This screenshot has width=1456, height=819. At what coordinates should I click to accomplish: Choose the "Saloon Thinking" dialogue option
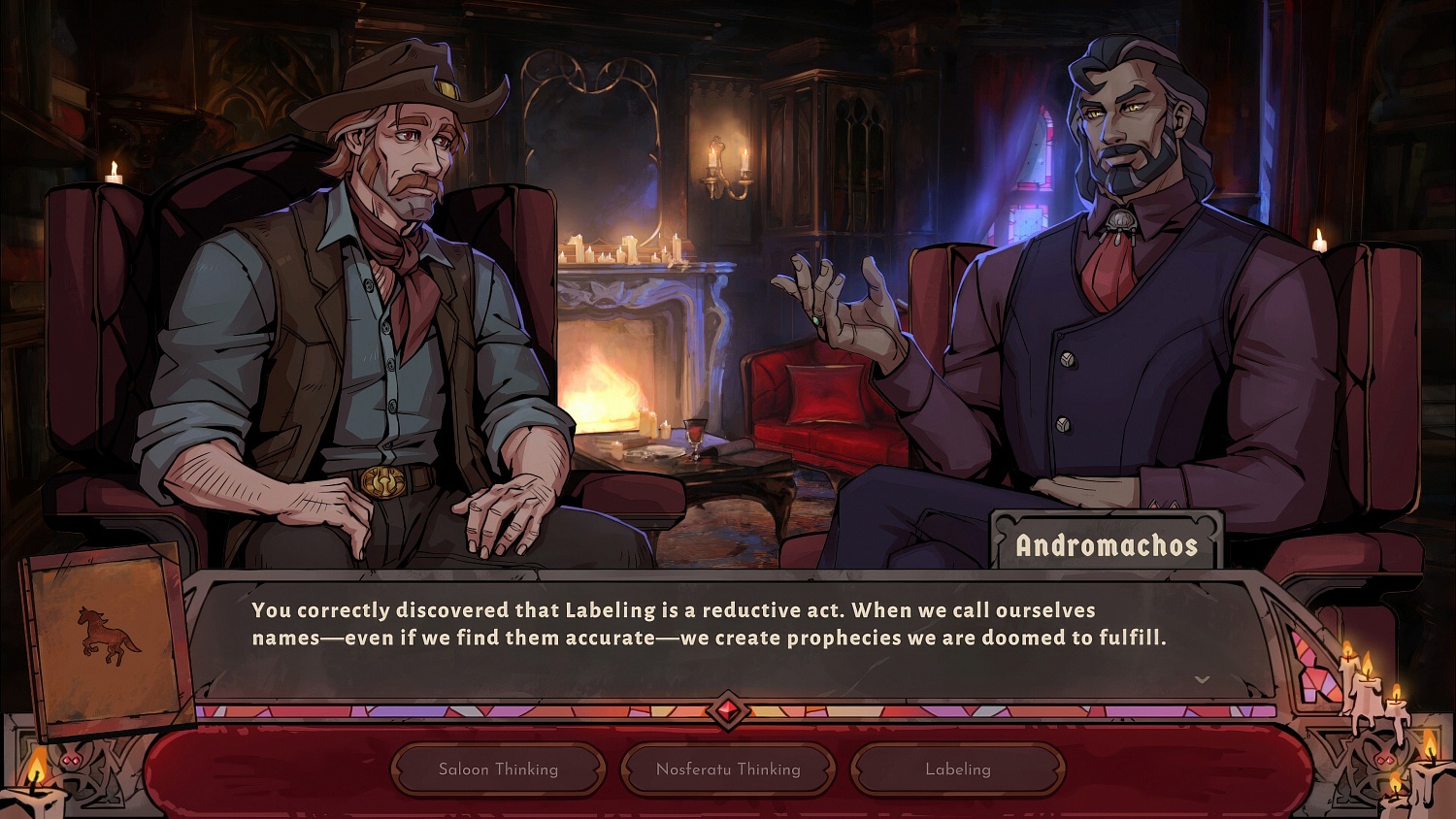pos(497,769)
